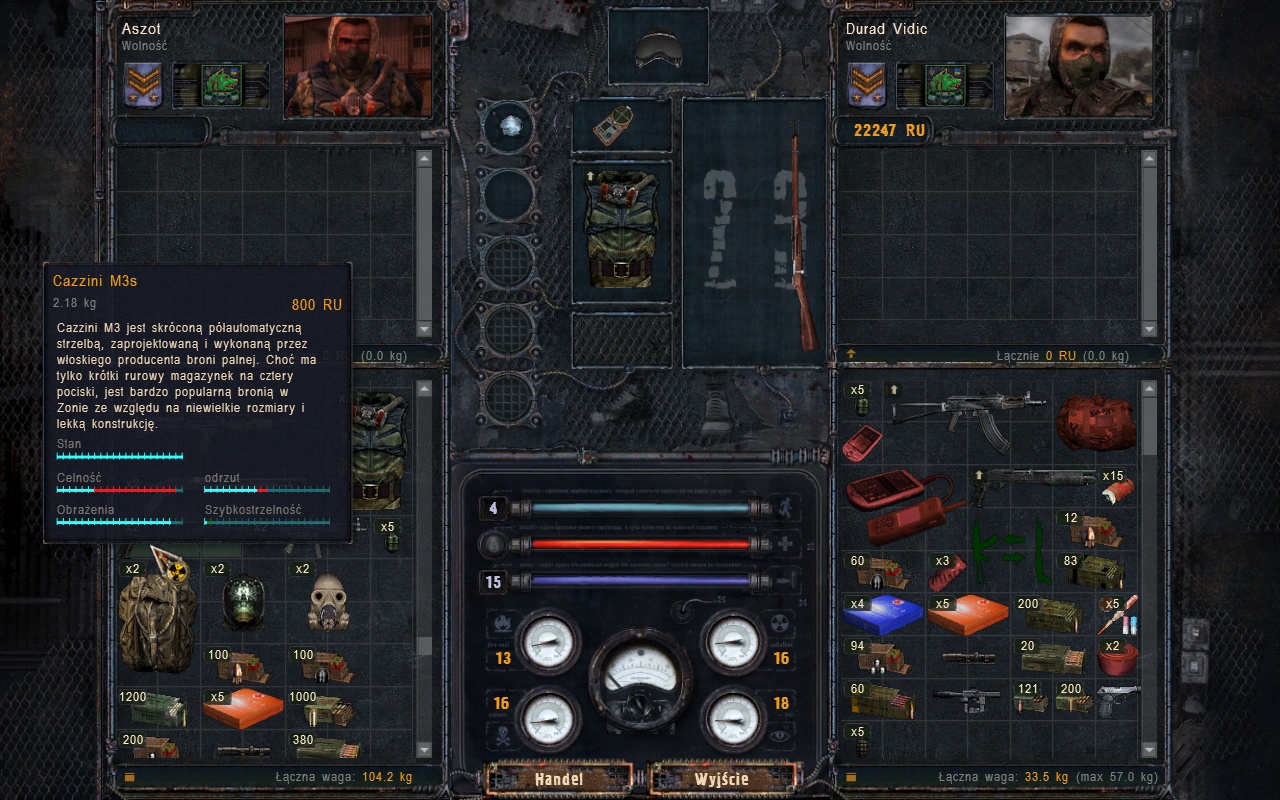Viewport: 1280px width, 800px height.
Task: Pick the glowing artifact in the belt slot
Action: click(508, 127)
